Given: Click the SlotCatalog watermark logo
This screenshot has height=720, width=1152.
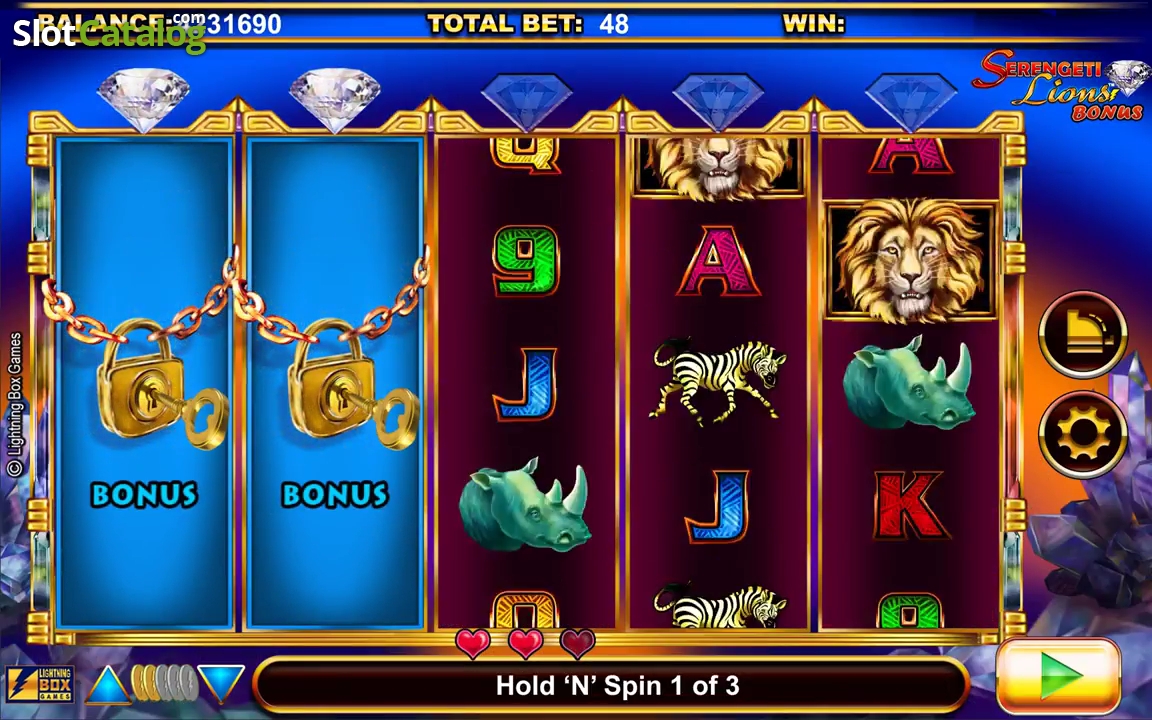Looking at the screenshot, I should click(108, 34).
